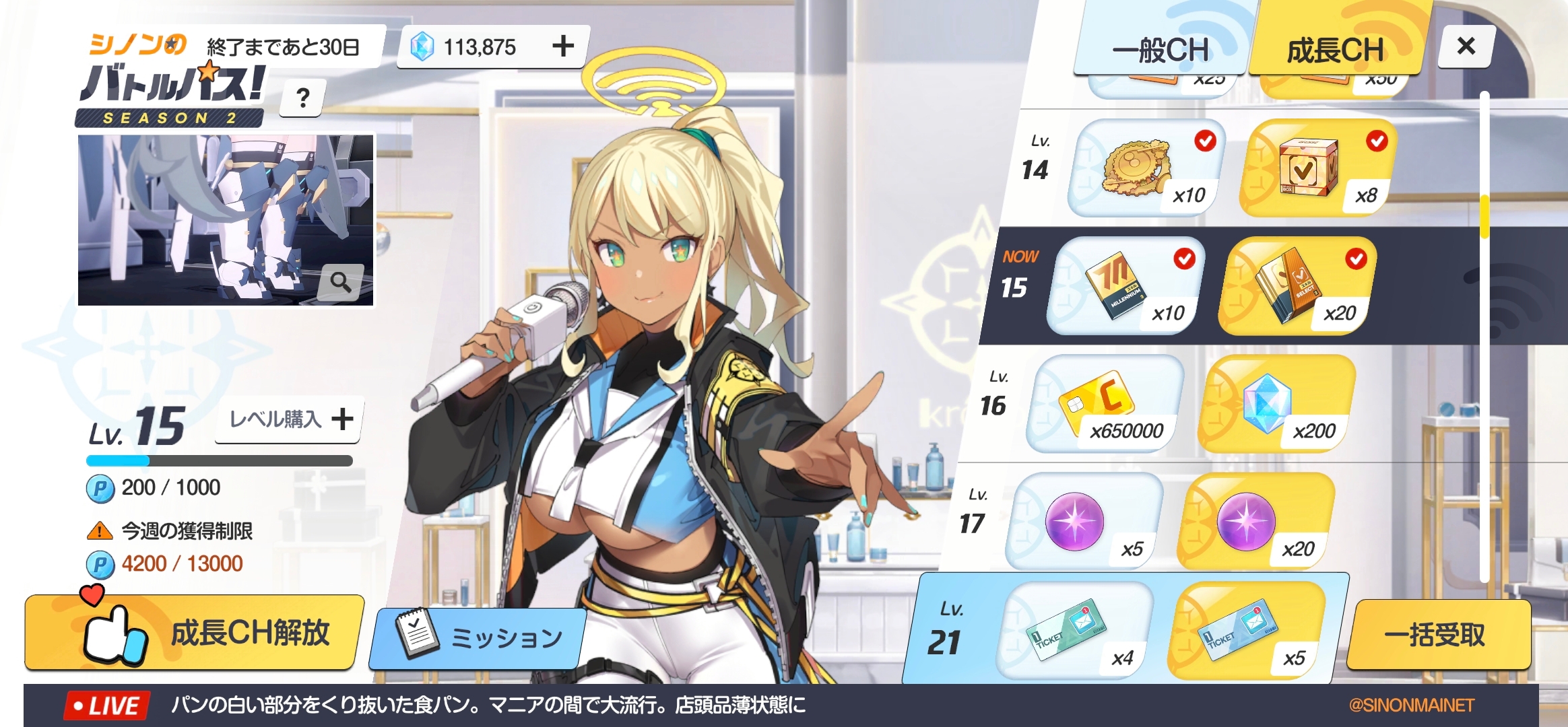This screenshot has width=1568, height=727.
Task: Close the battle pass screen
Action: point(1466,46)
